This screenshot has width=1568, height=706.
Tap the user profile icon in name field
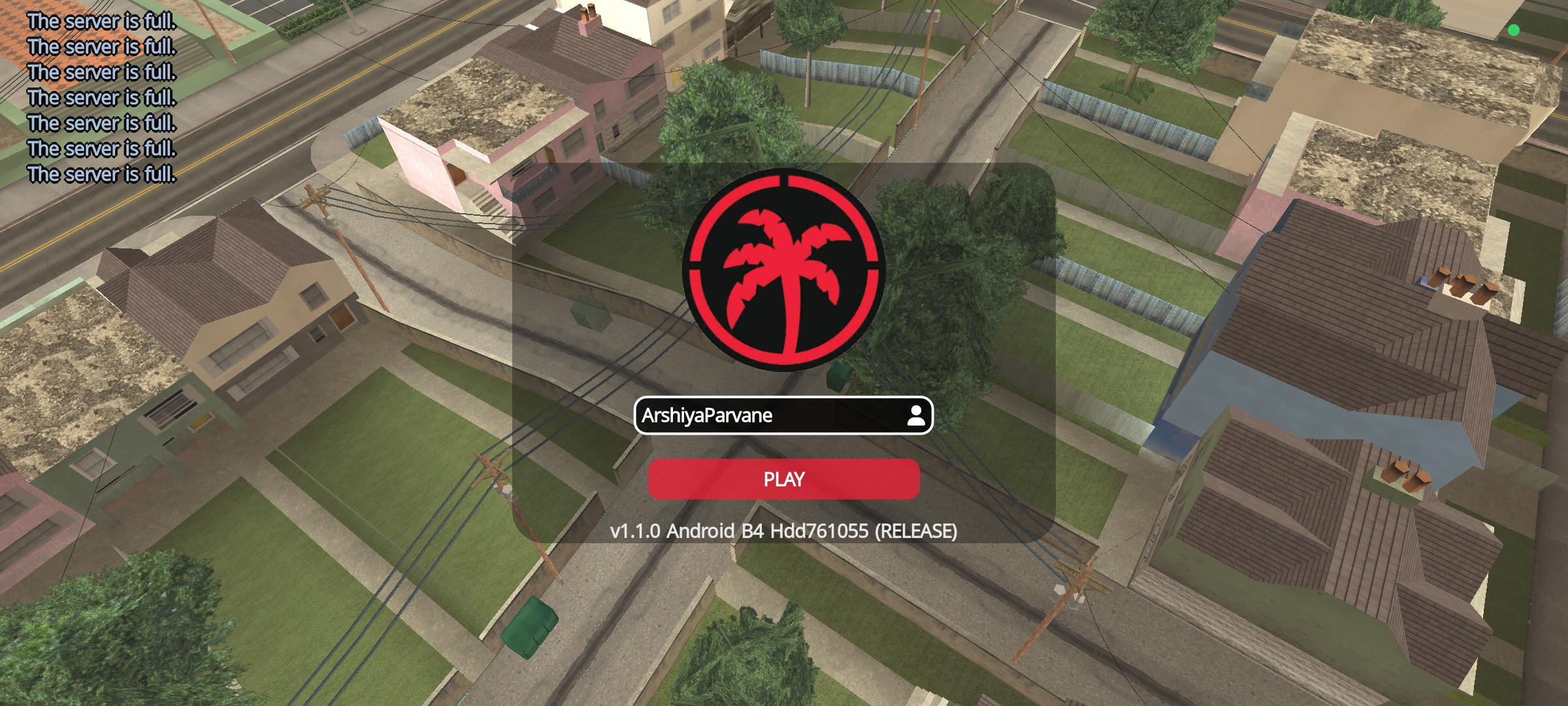click(916, 416)
